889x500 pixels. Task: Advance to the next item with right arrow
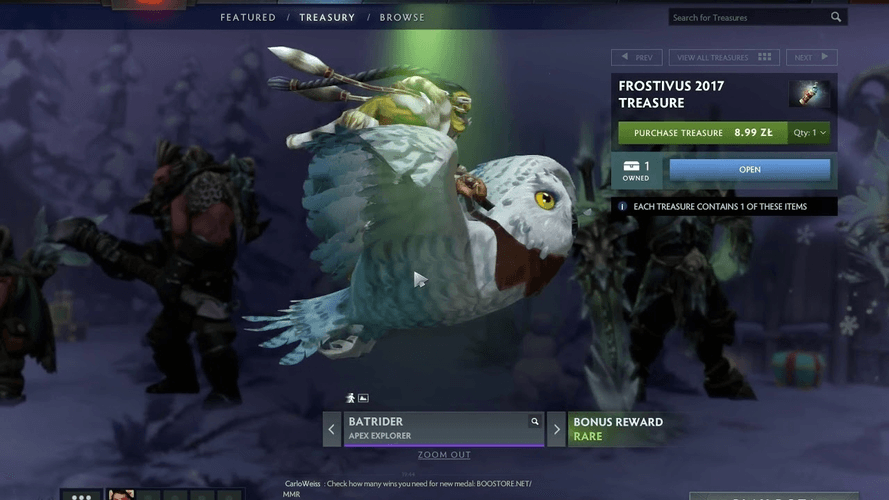557,430
